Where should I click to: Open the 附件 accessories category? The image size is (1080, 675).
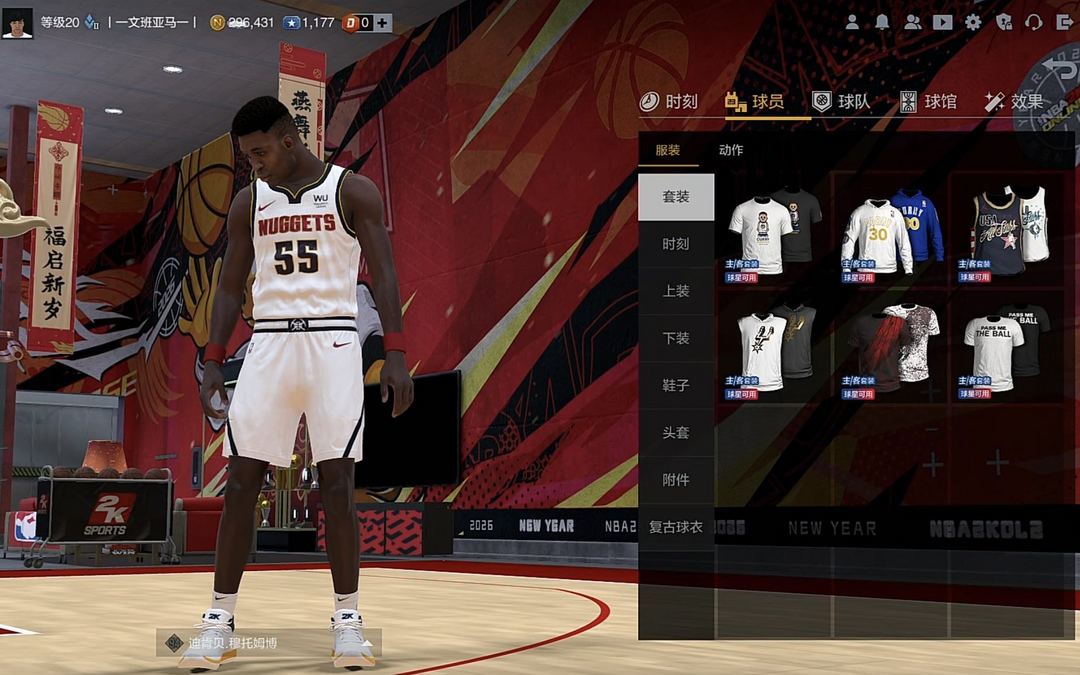(x=676, y=480)
